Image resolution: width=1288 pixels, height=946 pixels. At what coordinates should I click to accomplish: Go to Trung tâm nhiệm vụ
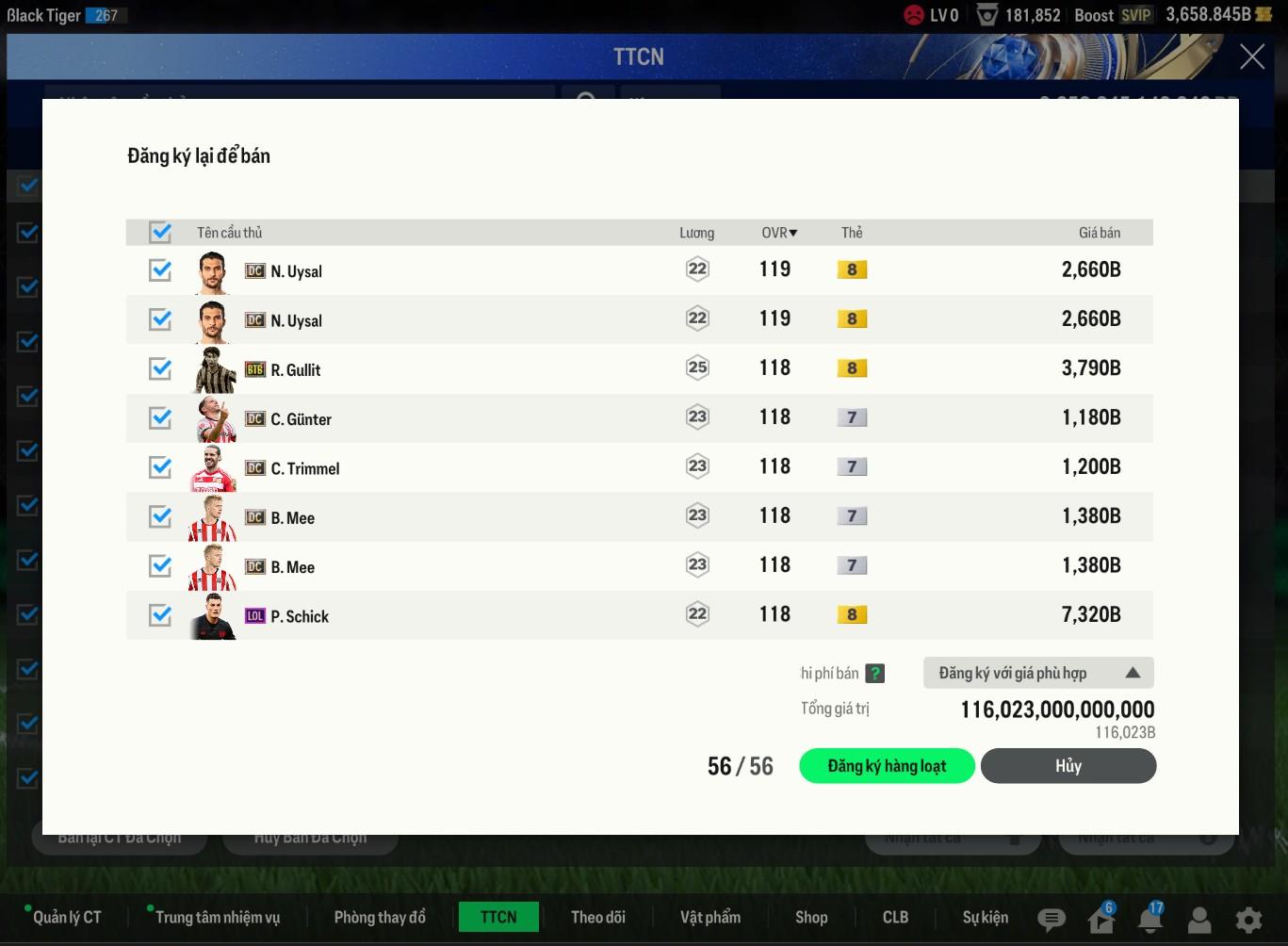pyautogui.click(x=218, y=917)
